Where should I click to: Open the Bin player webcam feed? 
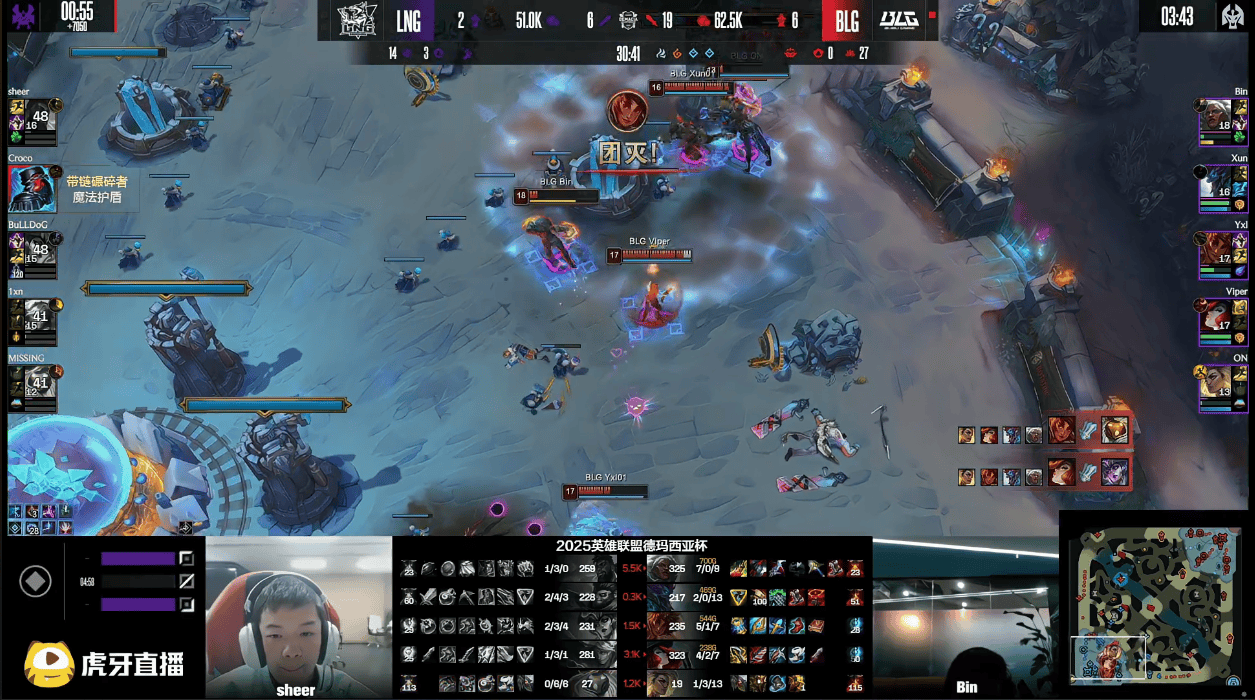[965, 616]
